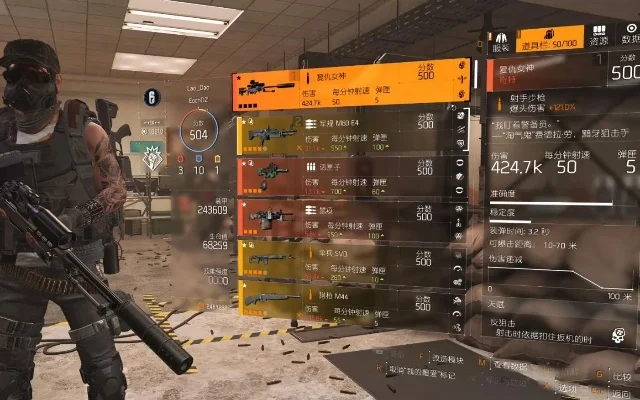The height and width of the screenshot is (400, 640).
Task: Open the SHD level 504 ring
Action: (198, 132)
